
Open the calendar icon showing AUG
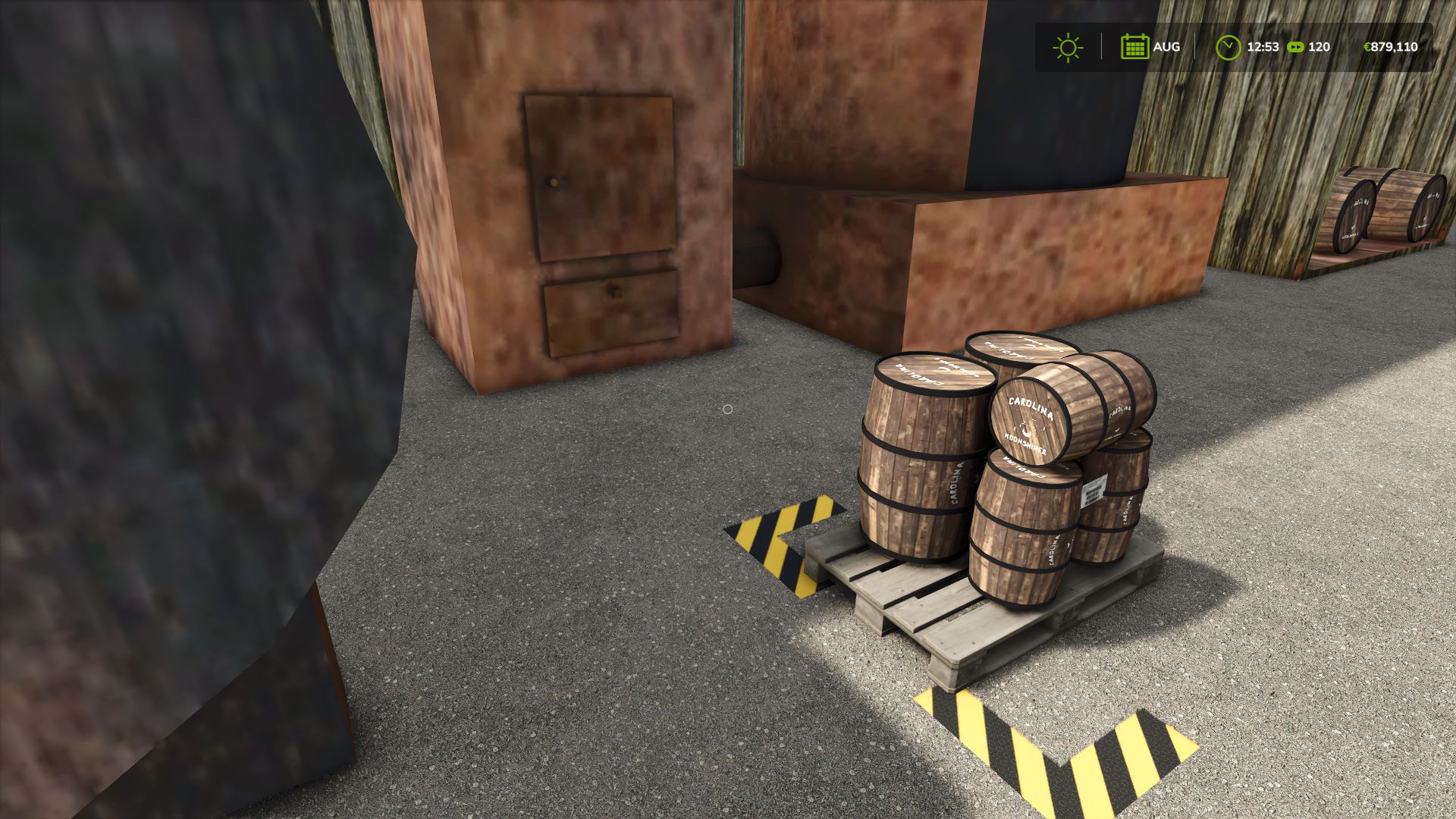(1134, 47)
